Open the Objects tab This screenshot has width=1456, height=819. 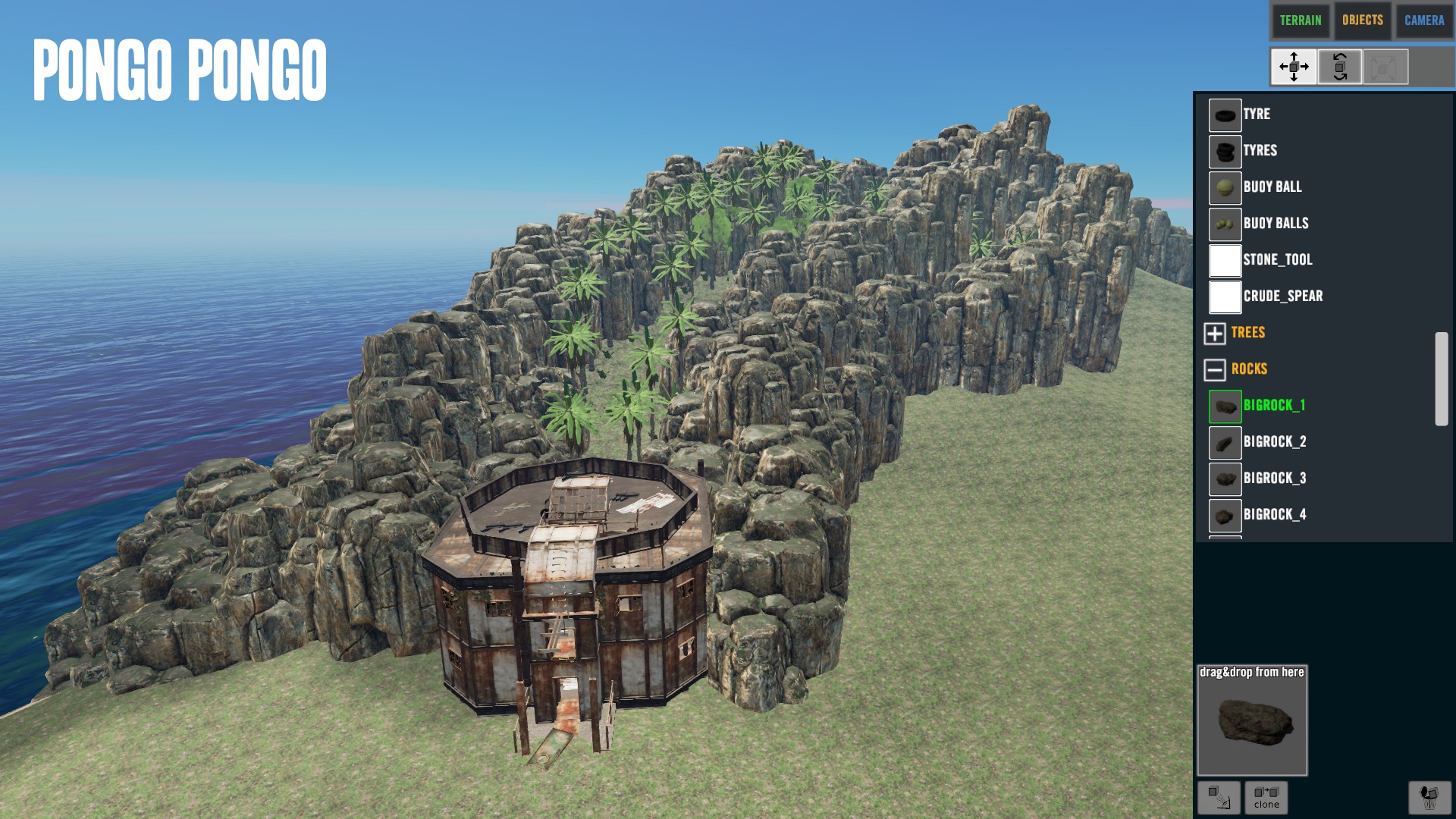pyautogui.click(x=1362, y=20)
